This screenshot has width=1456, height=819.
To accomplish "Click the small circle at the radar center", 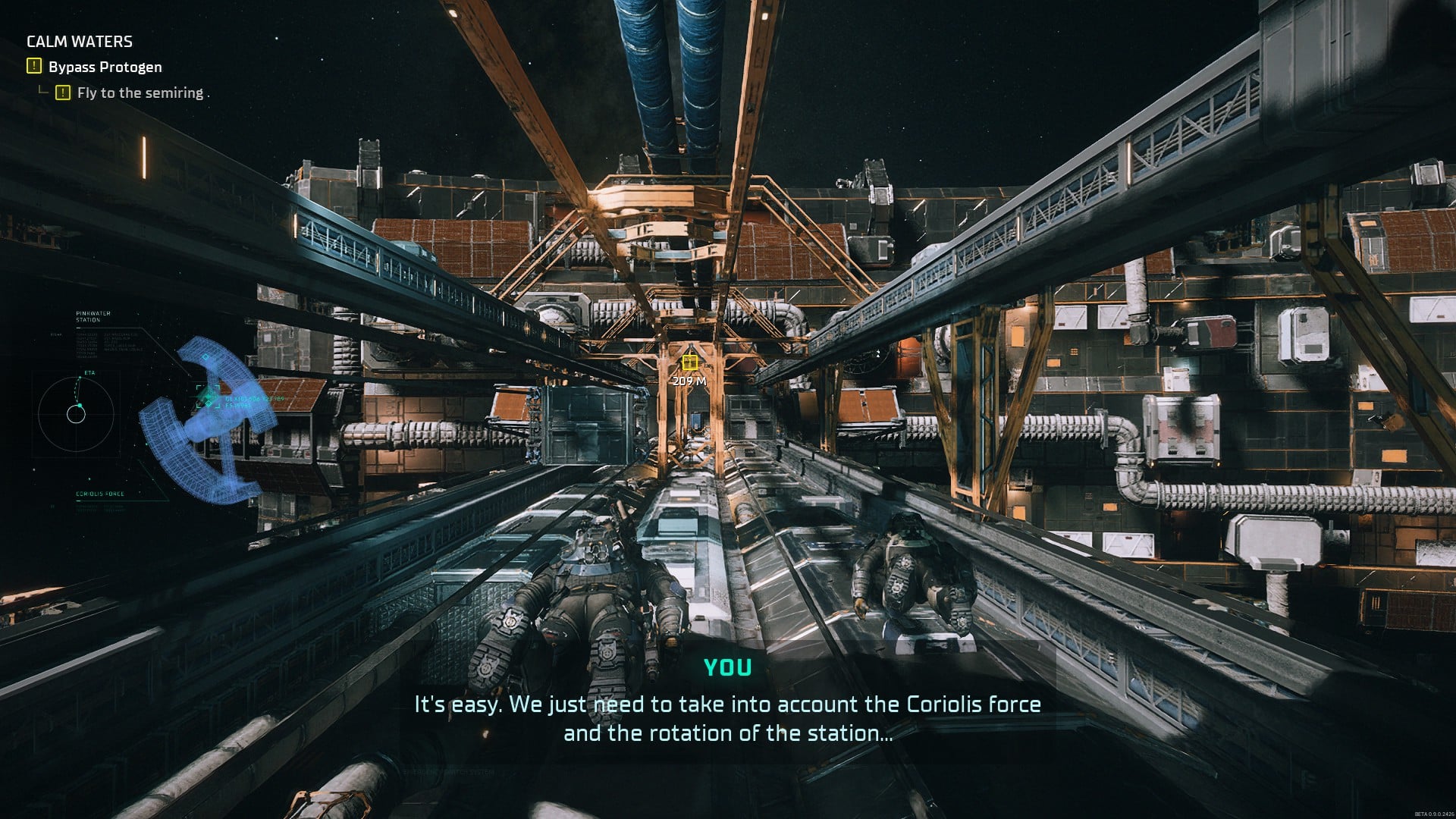I will point(77,414).
